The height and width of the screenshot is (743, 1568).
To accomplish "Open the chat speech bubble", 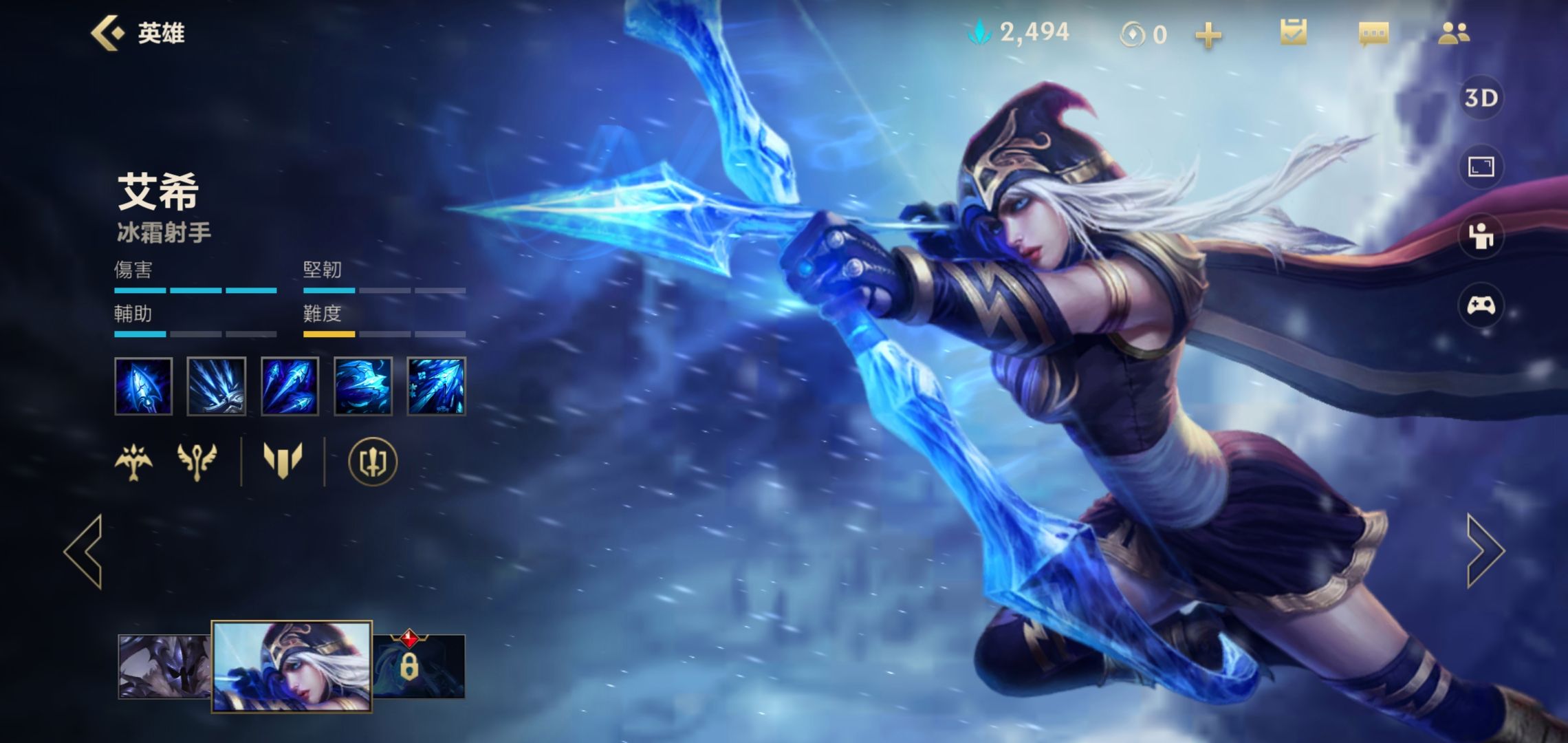I will pyautogui.click(x=1373, y=33).
